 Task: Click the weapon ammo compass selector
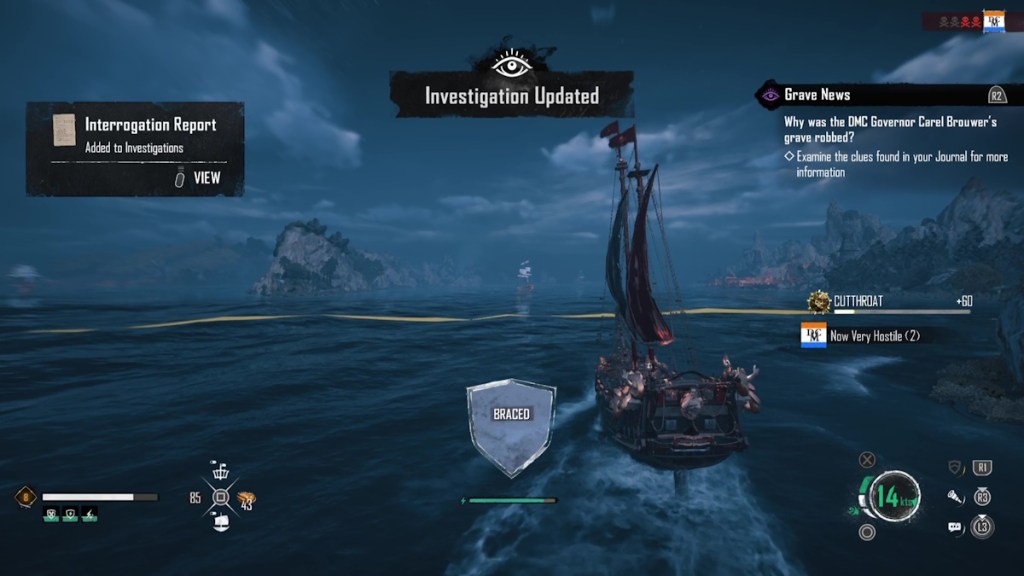coord(221,497)
